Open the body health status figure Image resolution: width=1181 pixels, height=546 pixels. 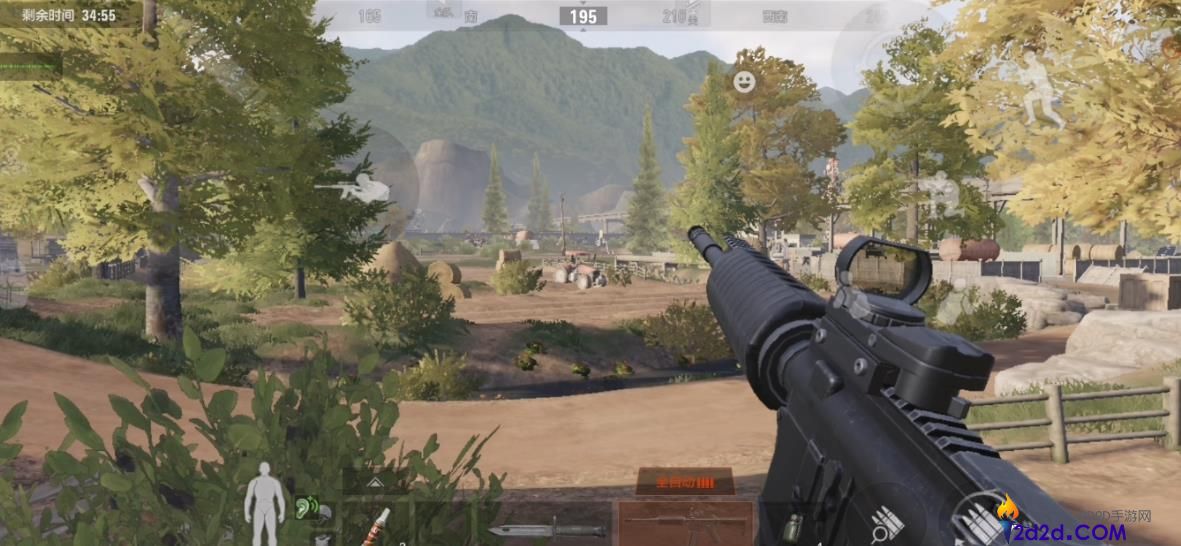265,503
